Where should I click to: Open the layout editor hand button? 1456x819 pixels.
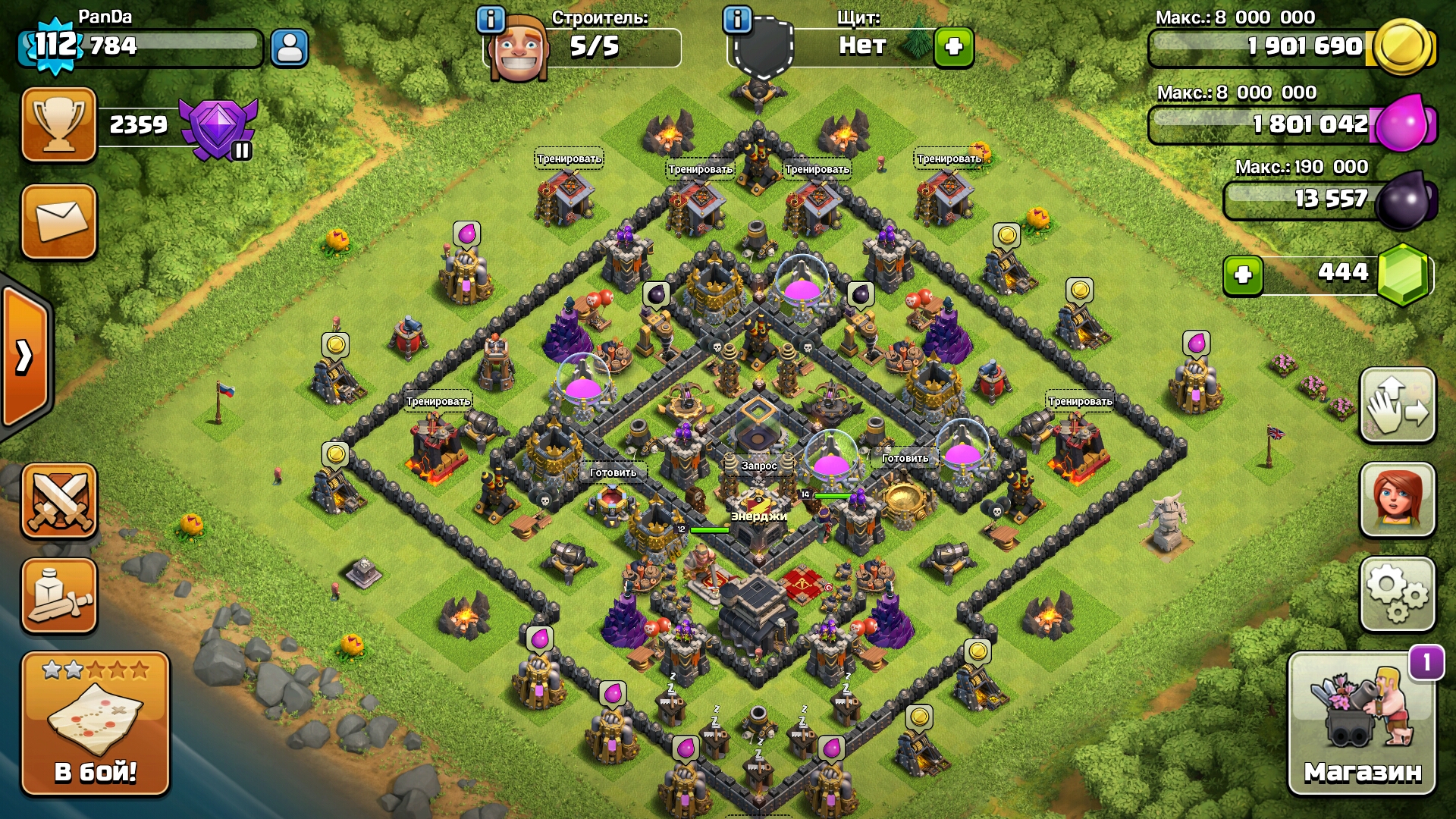pos(1398,406)
